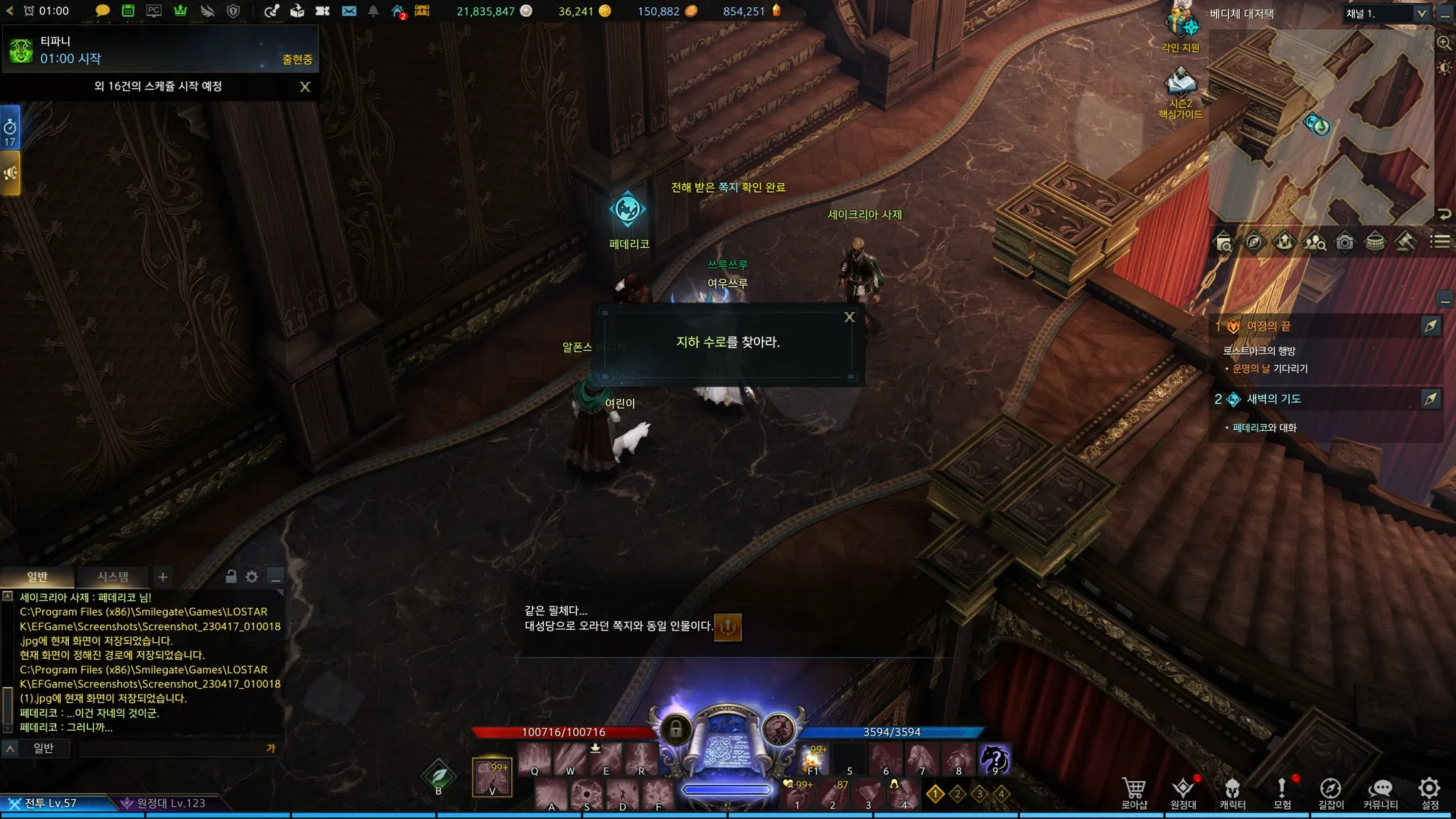The height and width of the screenshot is (819, 1456).
Task: Open the 커뮤니티 community menu
Action: (1380, 793)
